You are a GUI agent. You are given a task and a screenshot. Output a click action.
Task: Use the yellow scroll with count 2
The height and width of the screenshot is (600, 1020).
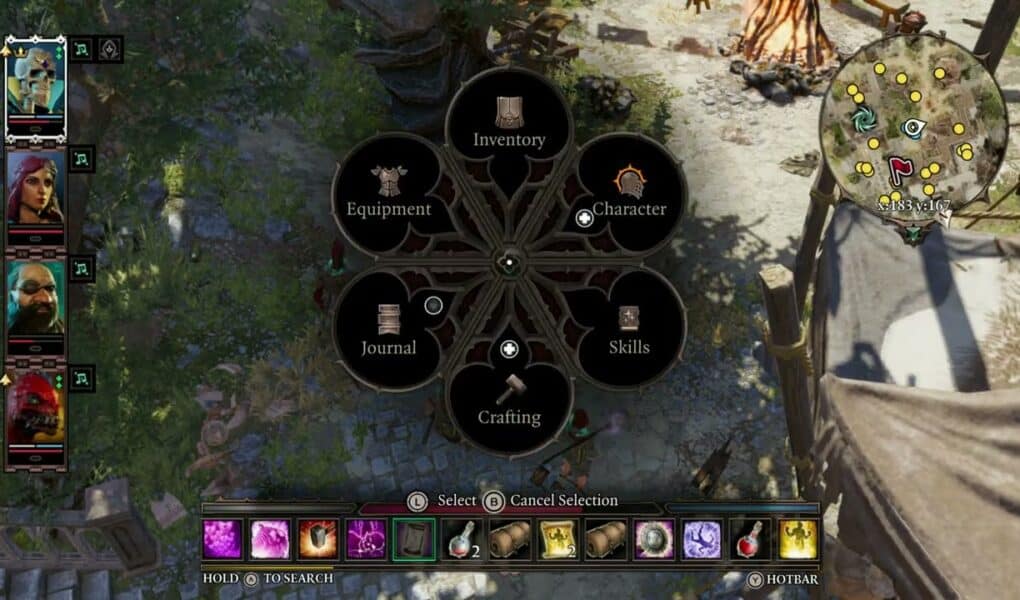[558, 539]
